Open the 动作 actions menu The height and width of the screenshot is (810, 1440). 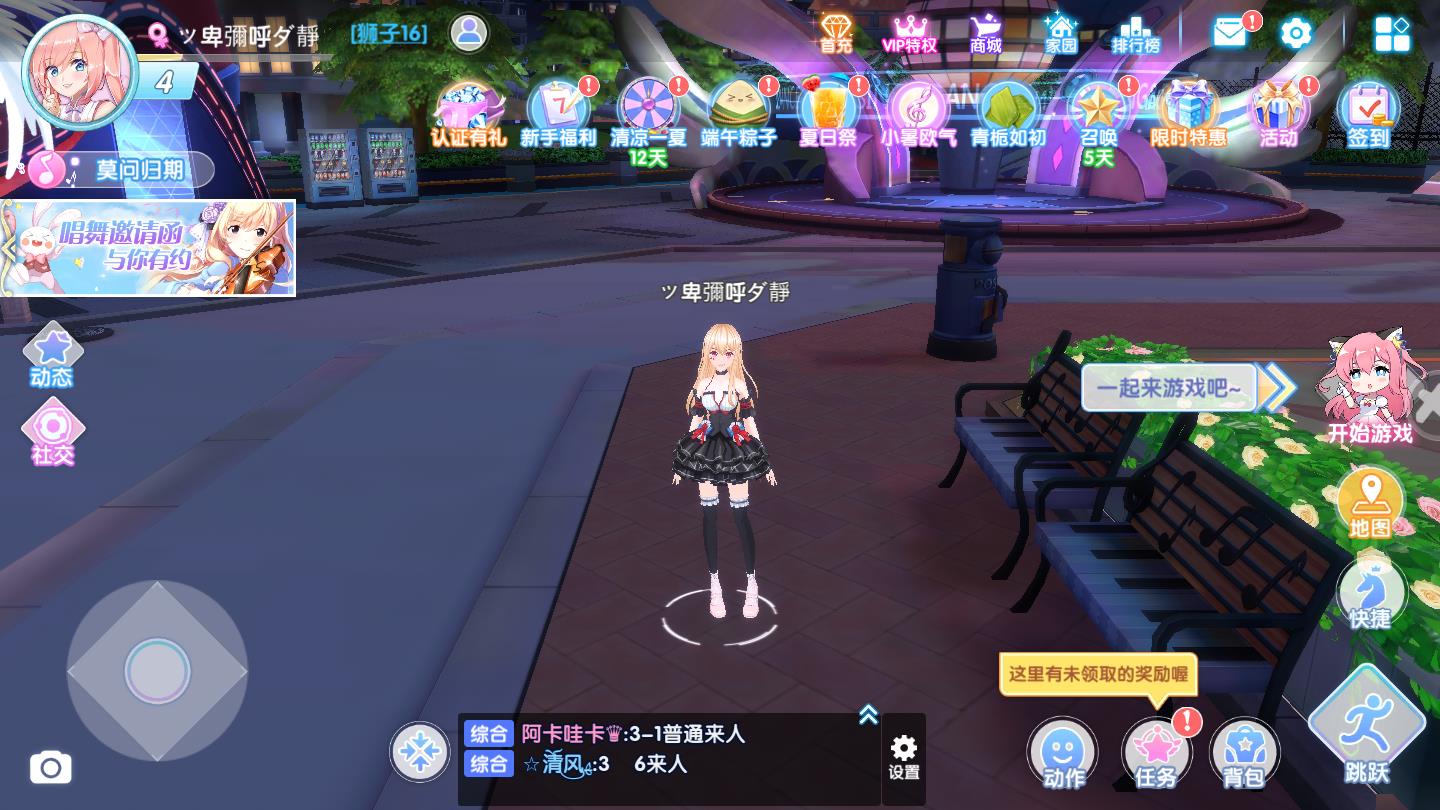pos(1063,751)
